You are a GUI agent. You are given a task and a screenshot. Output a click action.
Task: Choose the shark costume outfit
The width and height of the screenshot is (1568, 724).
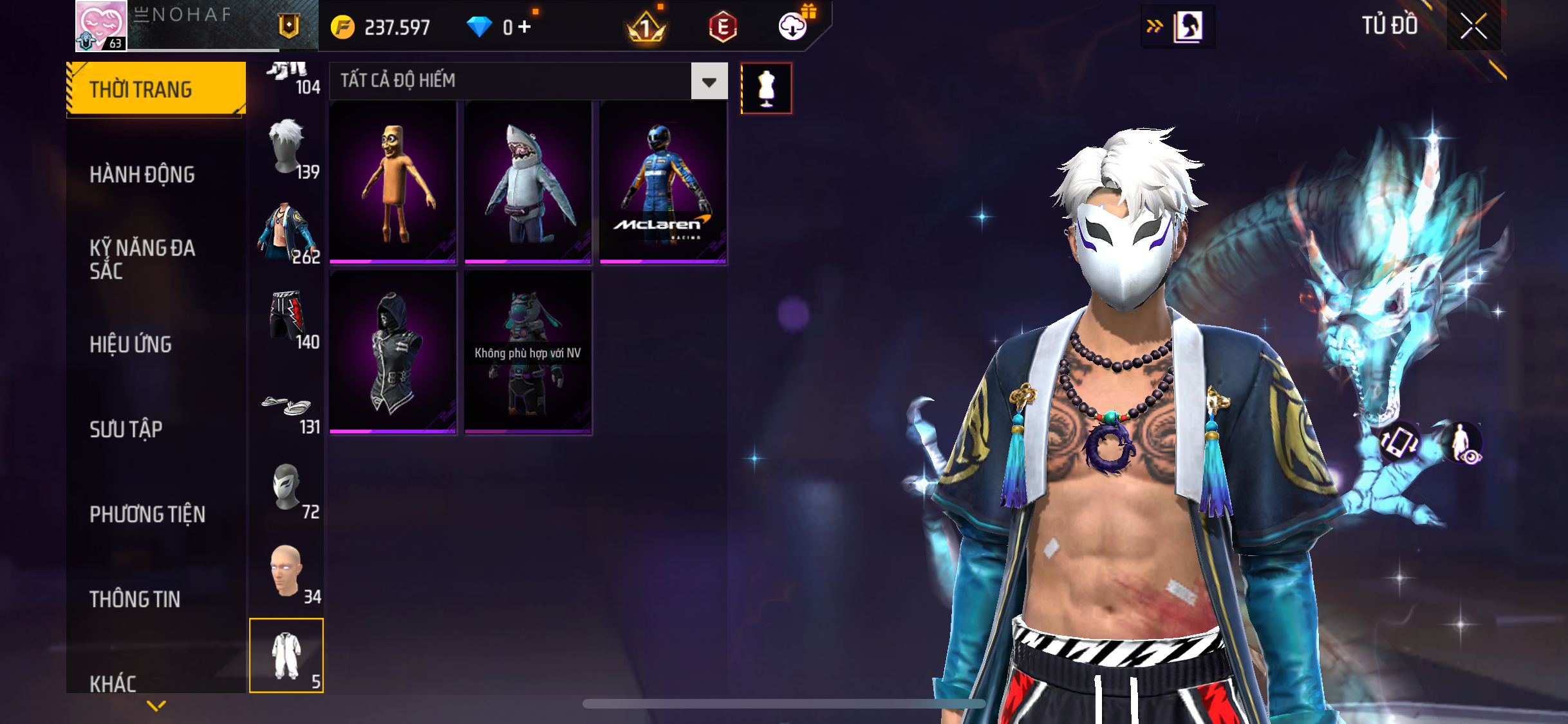point(527,183)
